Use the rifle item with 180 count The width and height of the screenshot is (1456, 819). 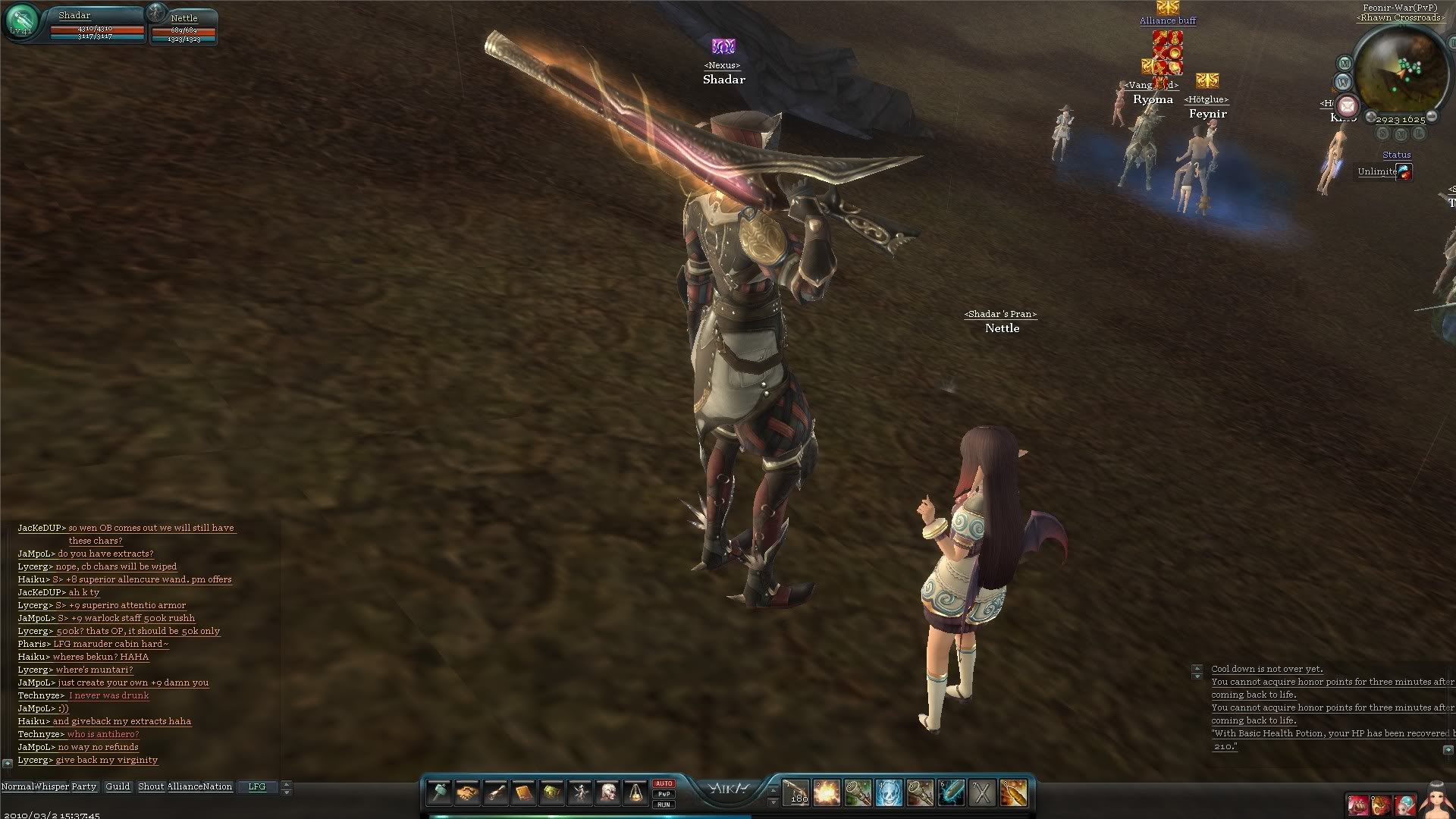[795, 793]
